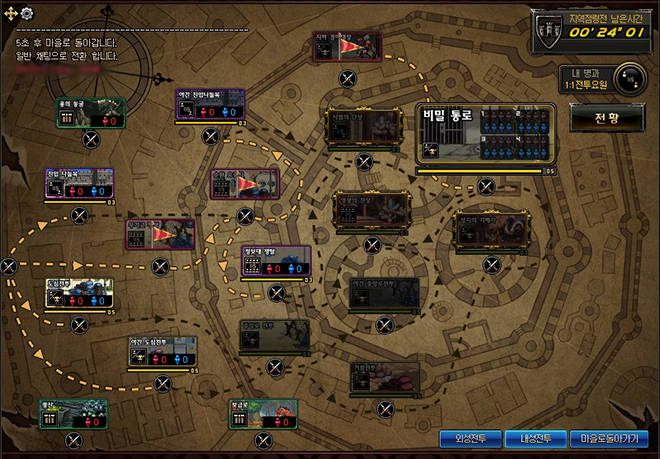Viewport: 660px width, 459px height.
Task: Open settings with the gear icon
Action: (27, 13)
